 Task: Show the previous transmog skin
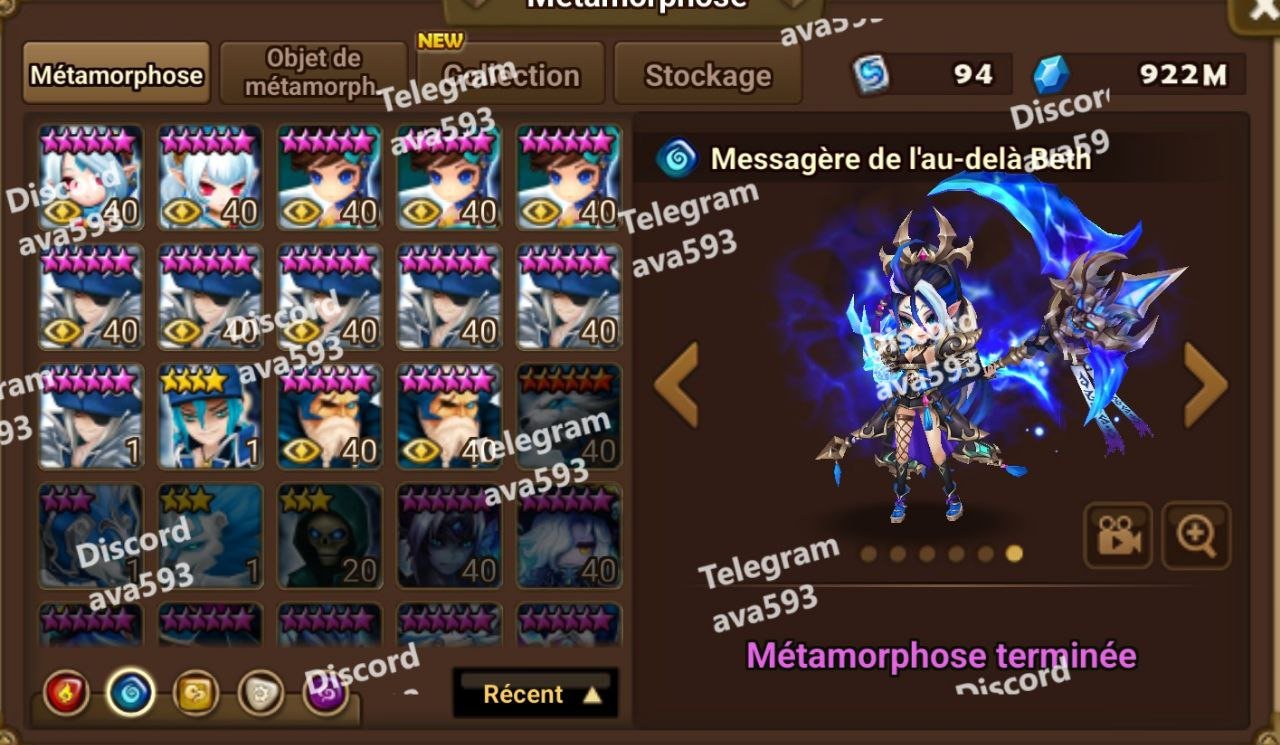click(676, 384)
